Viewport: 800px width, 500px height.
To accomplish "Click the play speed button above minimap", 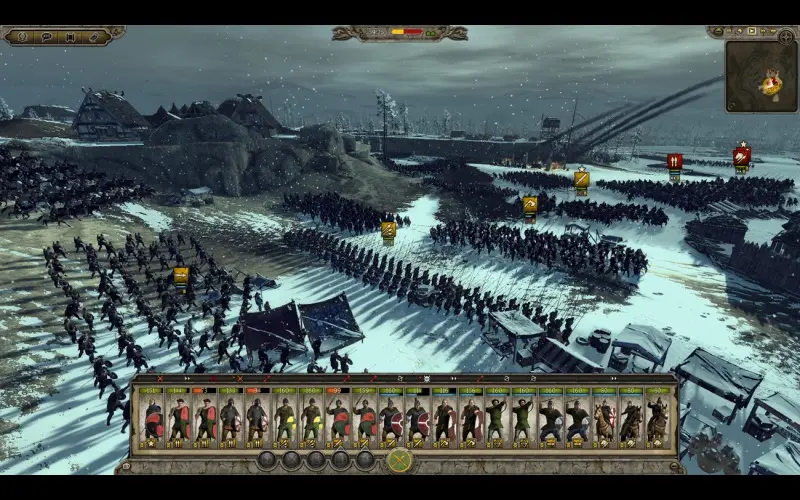I will [753, 32].
